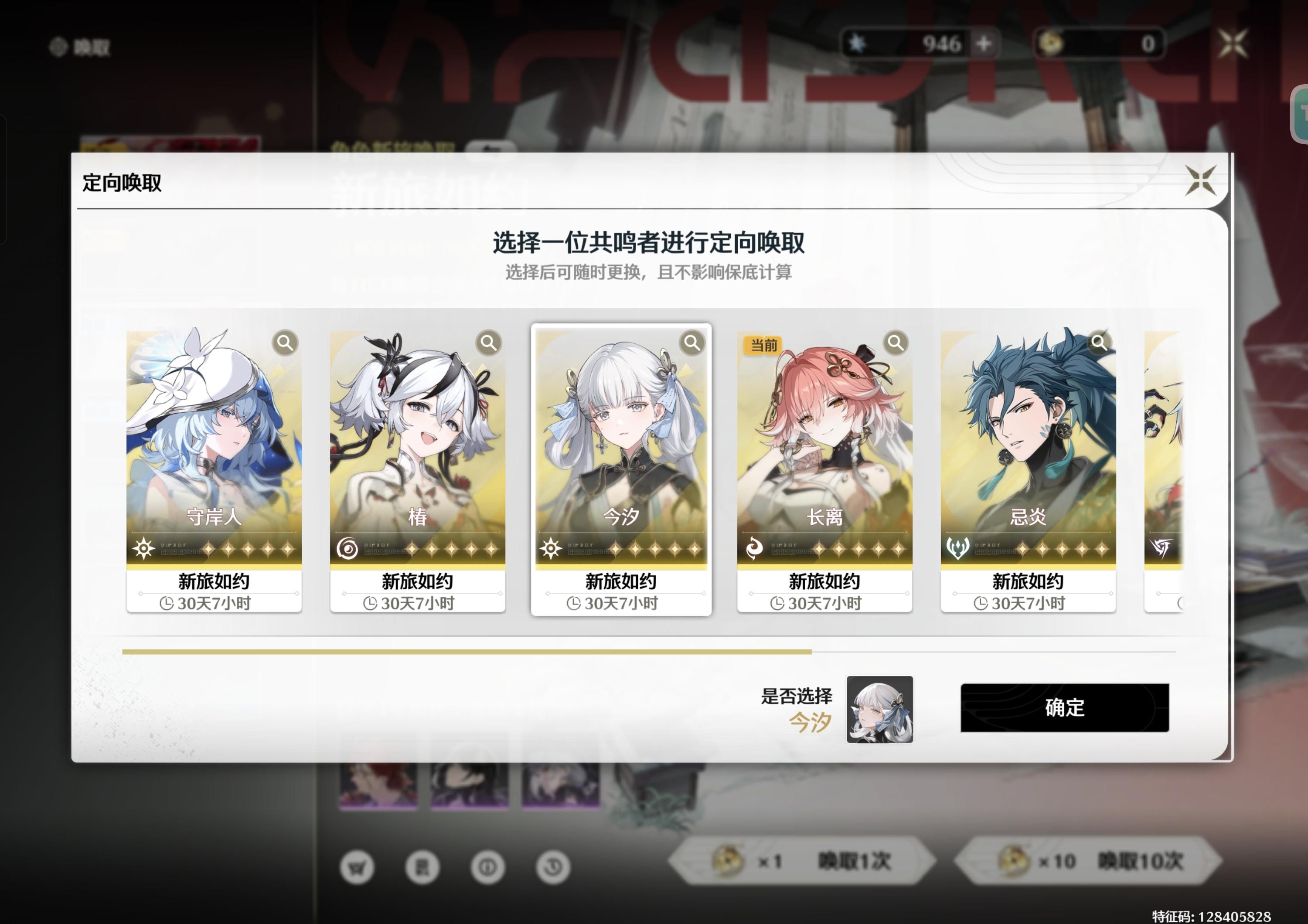This screenshot has width=1308, height=924.
Task: Open the convene records list icon
Action: [423, 866]
